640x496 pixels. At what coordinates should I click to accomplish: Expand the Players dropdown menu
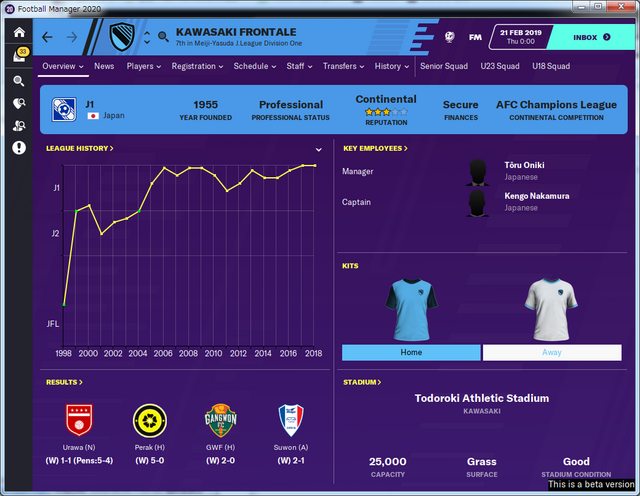point(144,66)
